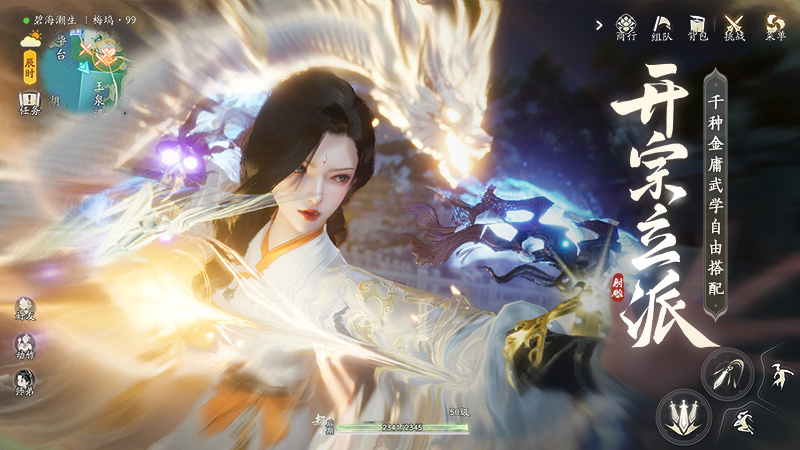Open the 背包 backpack inventory
Image resolution: width=800 pixels, height=450 pixels.
[698, 27]
